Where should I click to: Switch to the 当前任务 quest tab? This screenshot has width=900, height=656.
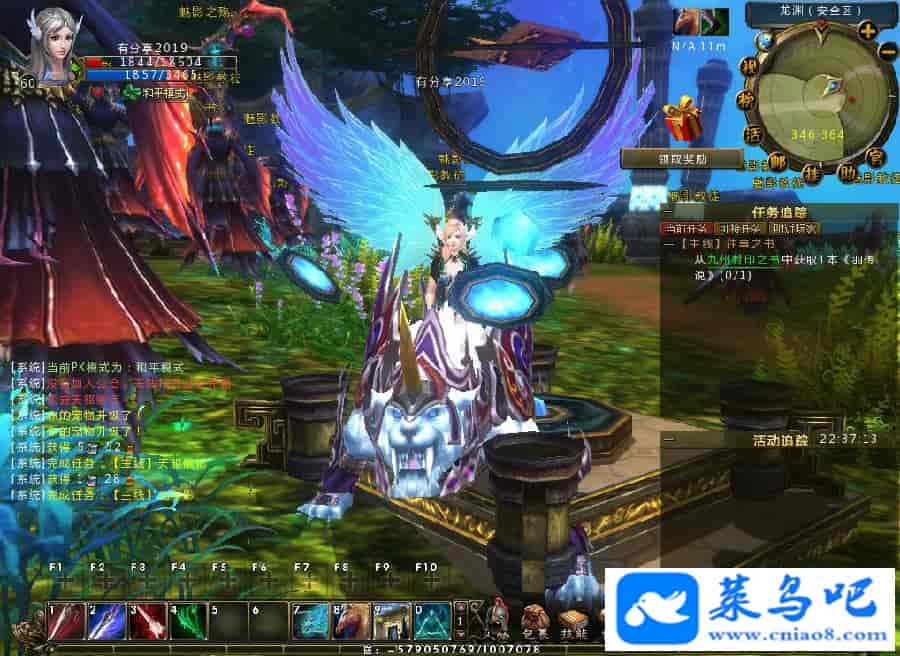tap(689, 228)
